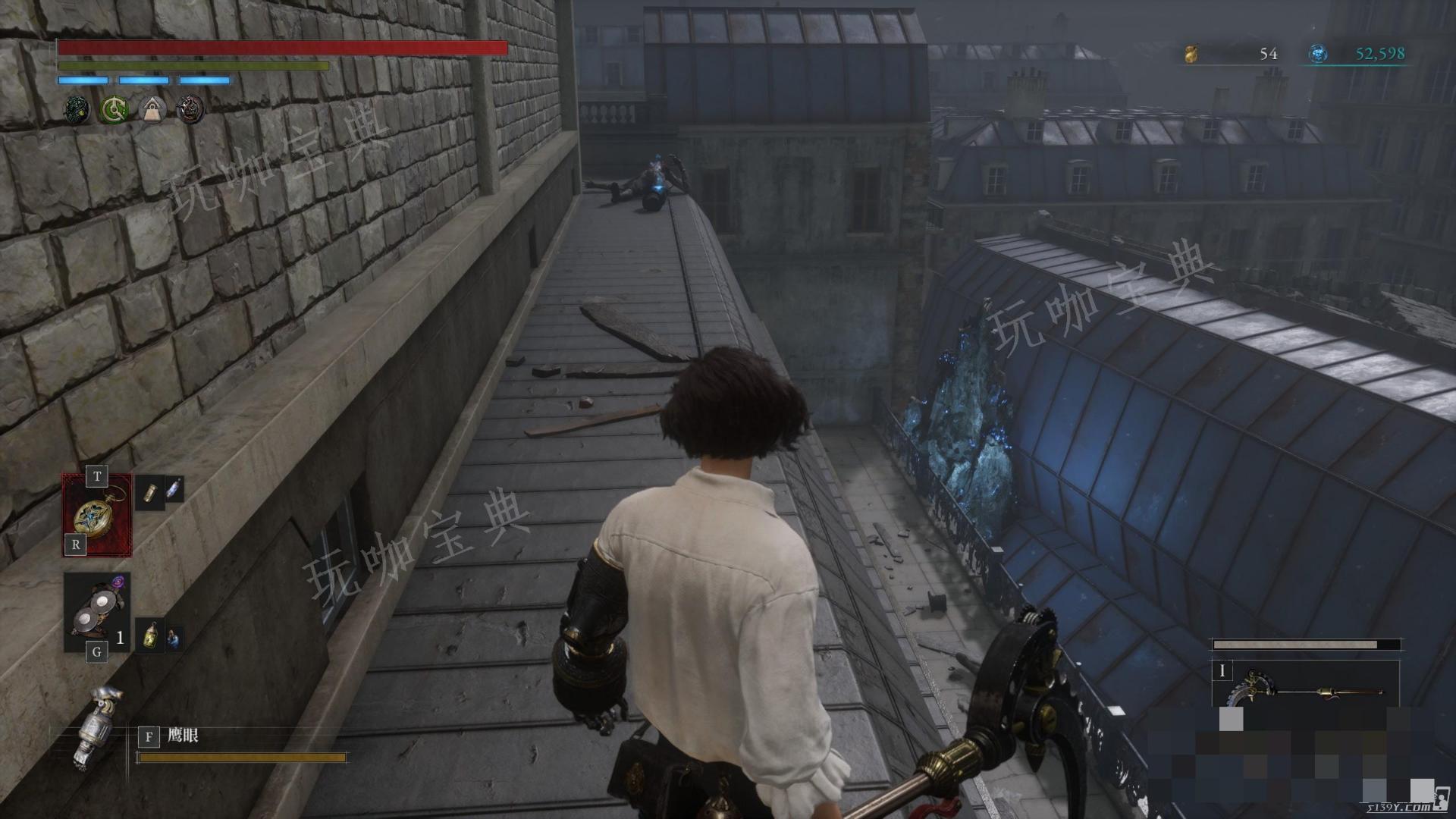The image size is (1456, 819).
Task: Inspect the weight-with-up-arrow buff icon
Action: tap(152, 111)
